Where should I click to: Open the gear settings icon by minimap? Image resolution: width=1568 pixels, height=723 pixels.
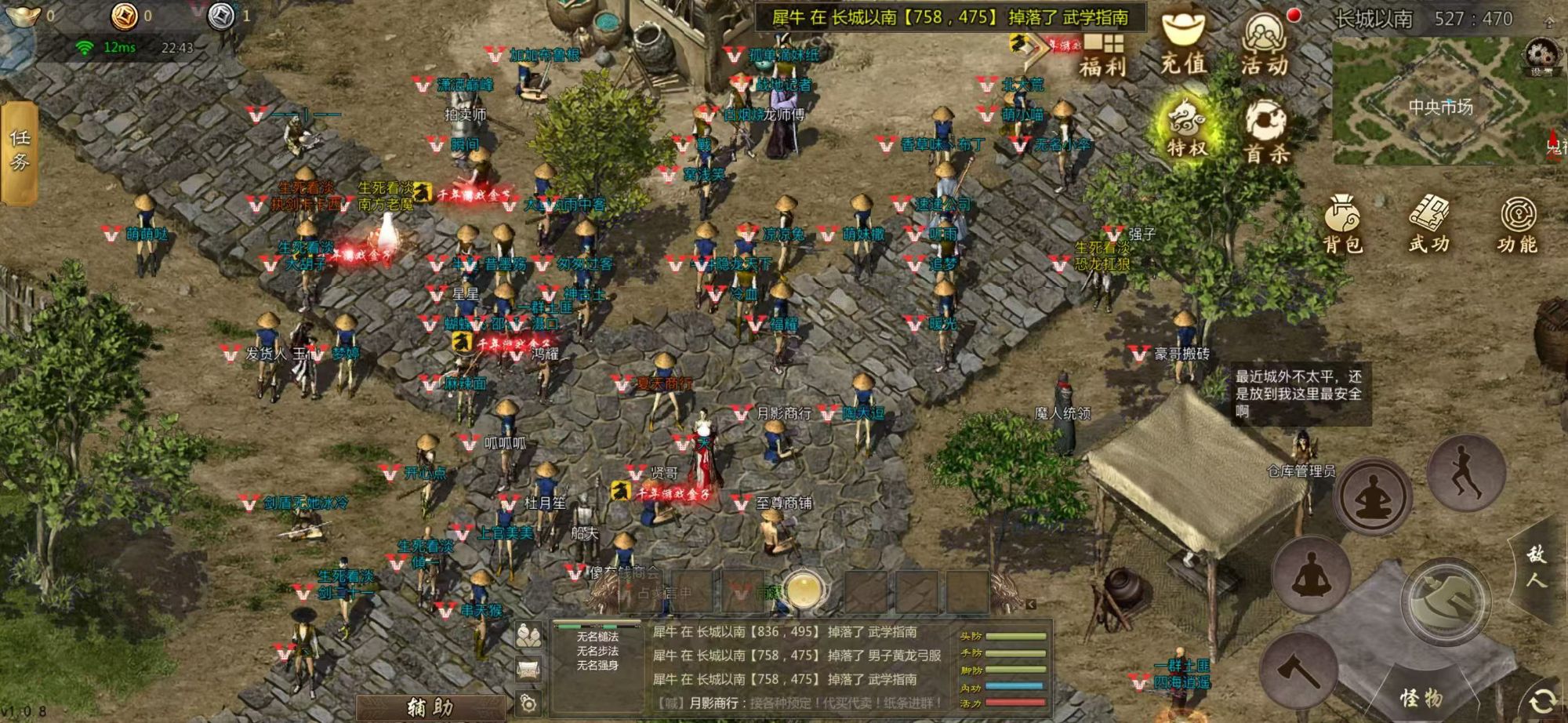[x=1541, y=56]
